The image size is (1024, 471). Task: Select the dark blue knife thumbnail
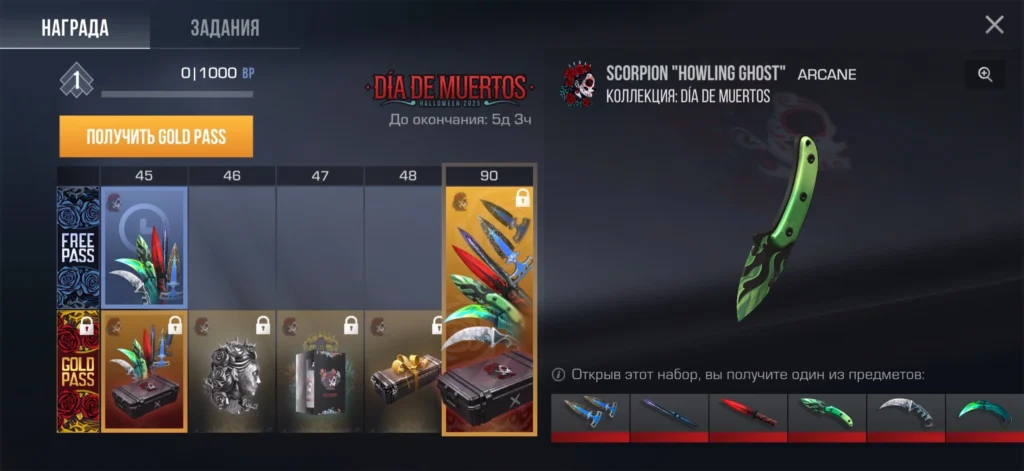coord(669,416)
